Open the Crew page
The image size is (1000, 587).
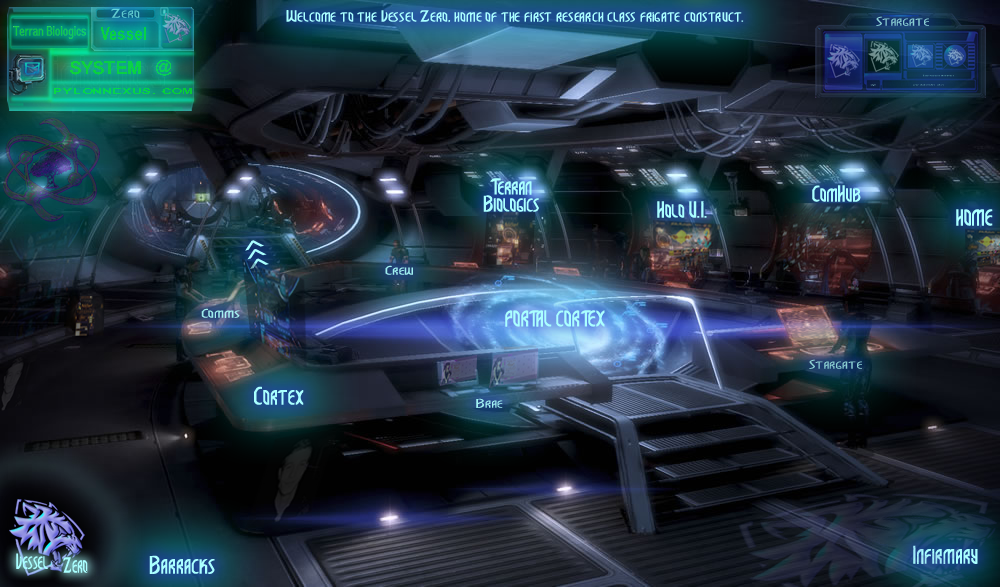click(399, 271)
